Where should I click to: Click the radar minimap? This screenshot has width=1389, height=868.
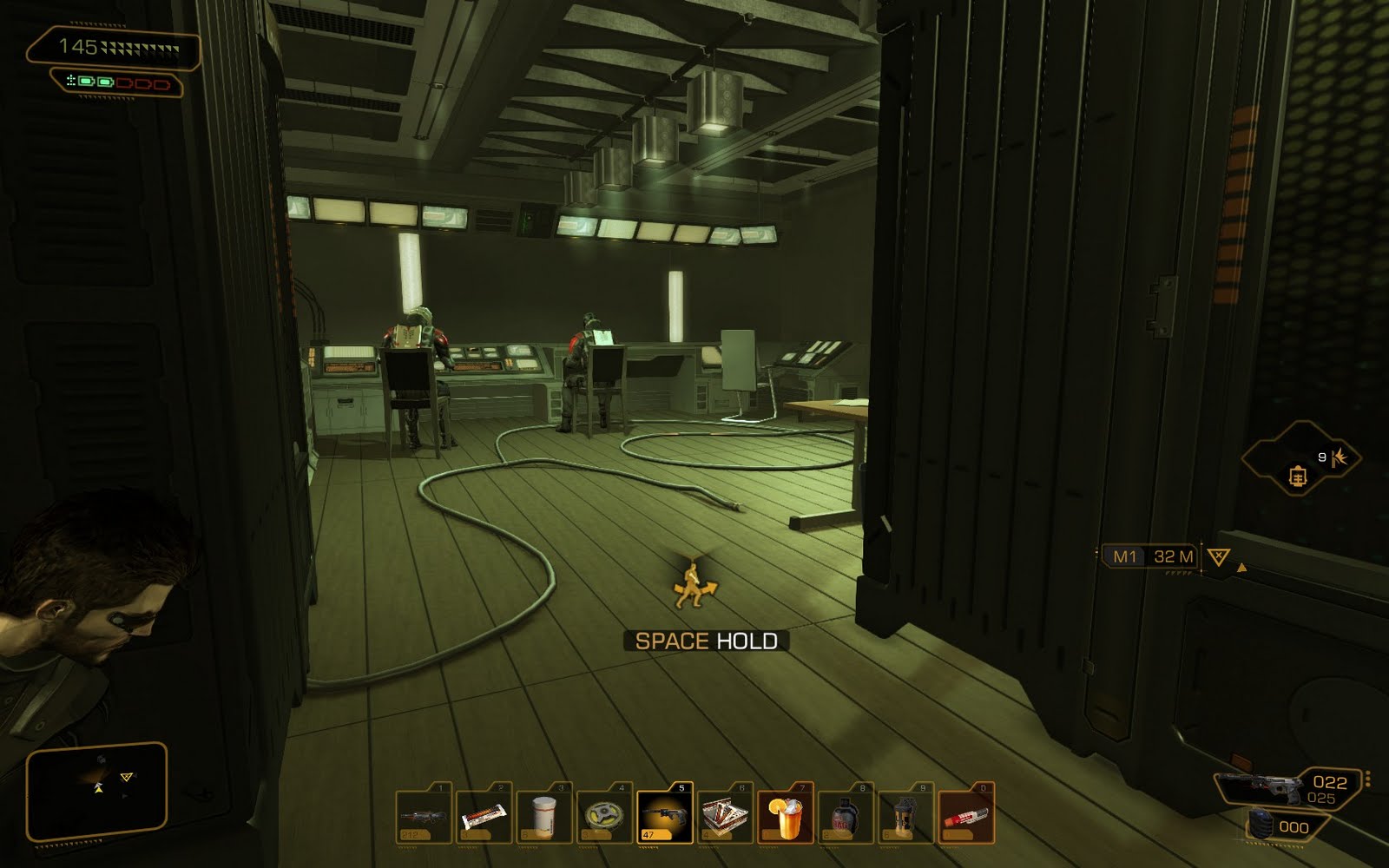pyautogui.click(x=95, y=784)
